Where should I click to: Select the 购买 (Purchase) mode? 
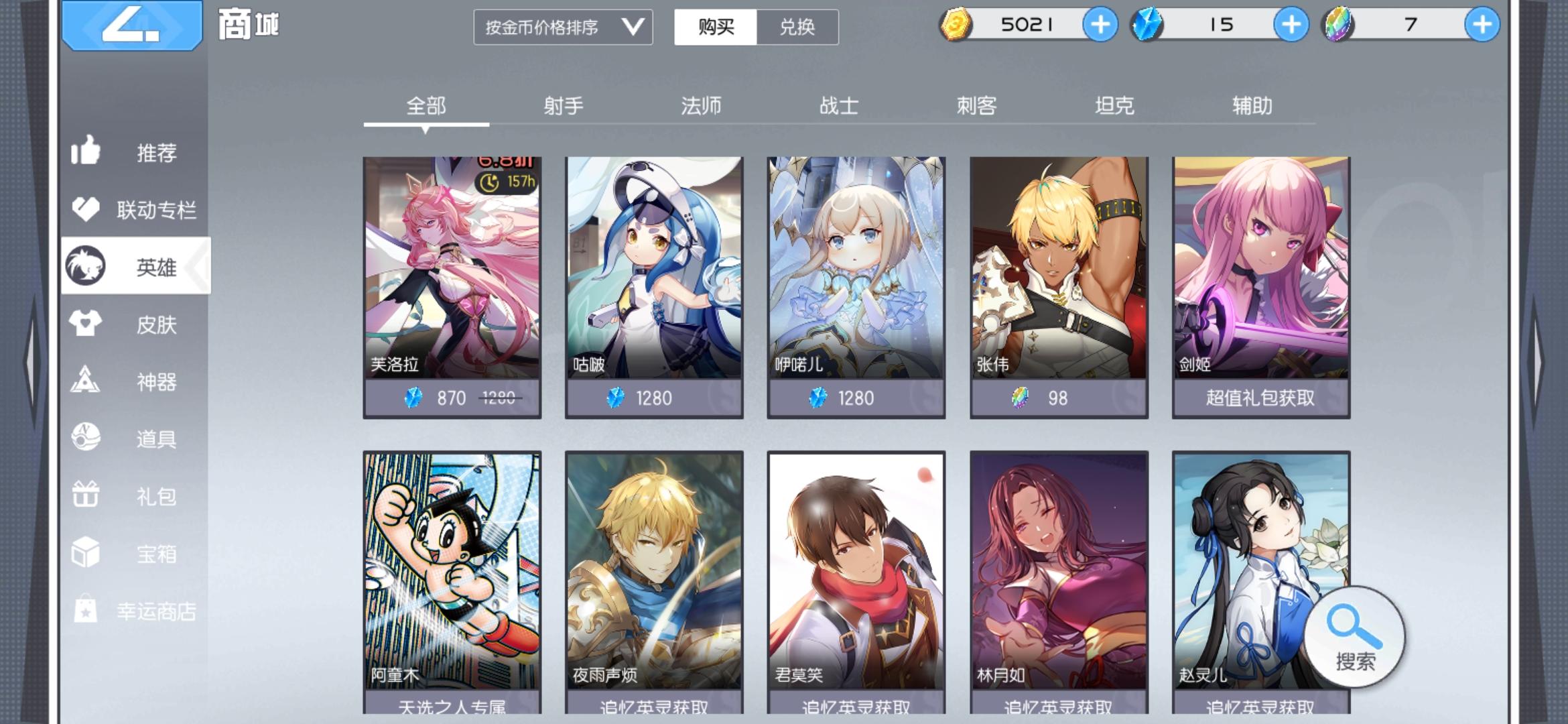714,28
